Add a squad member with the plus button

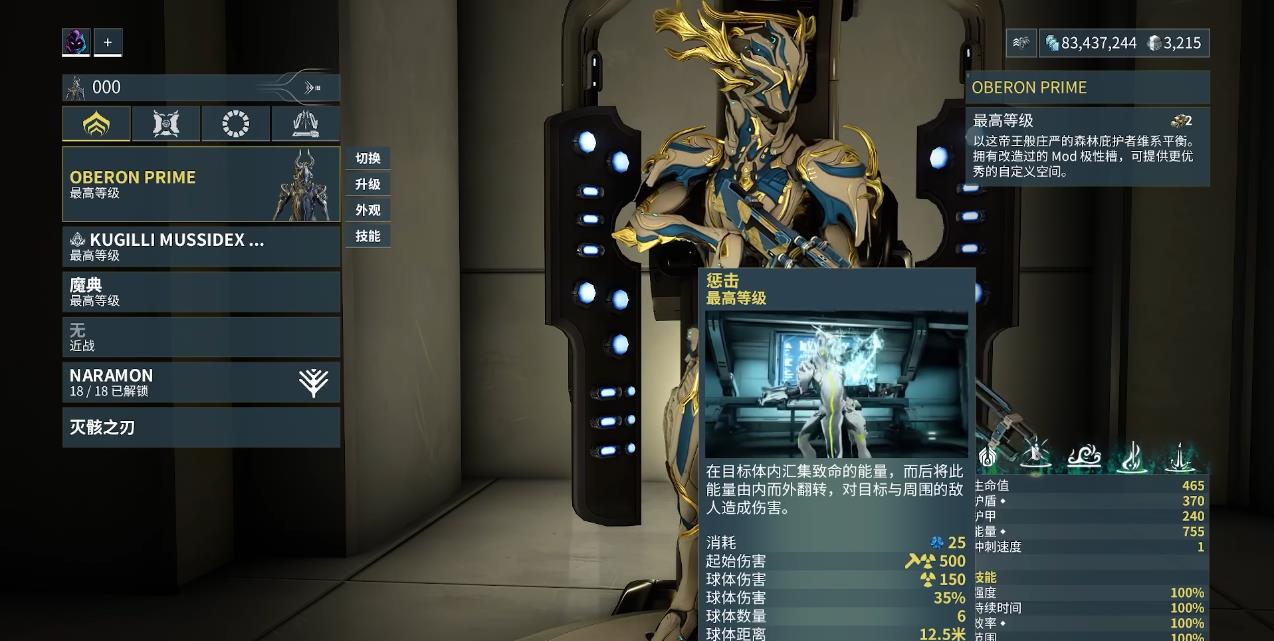coord(108,42)
